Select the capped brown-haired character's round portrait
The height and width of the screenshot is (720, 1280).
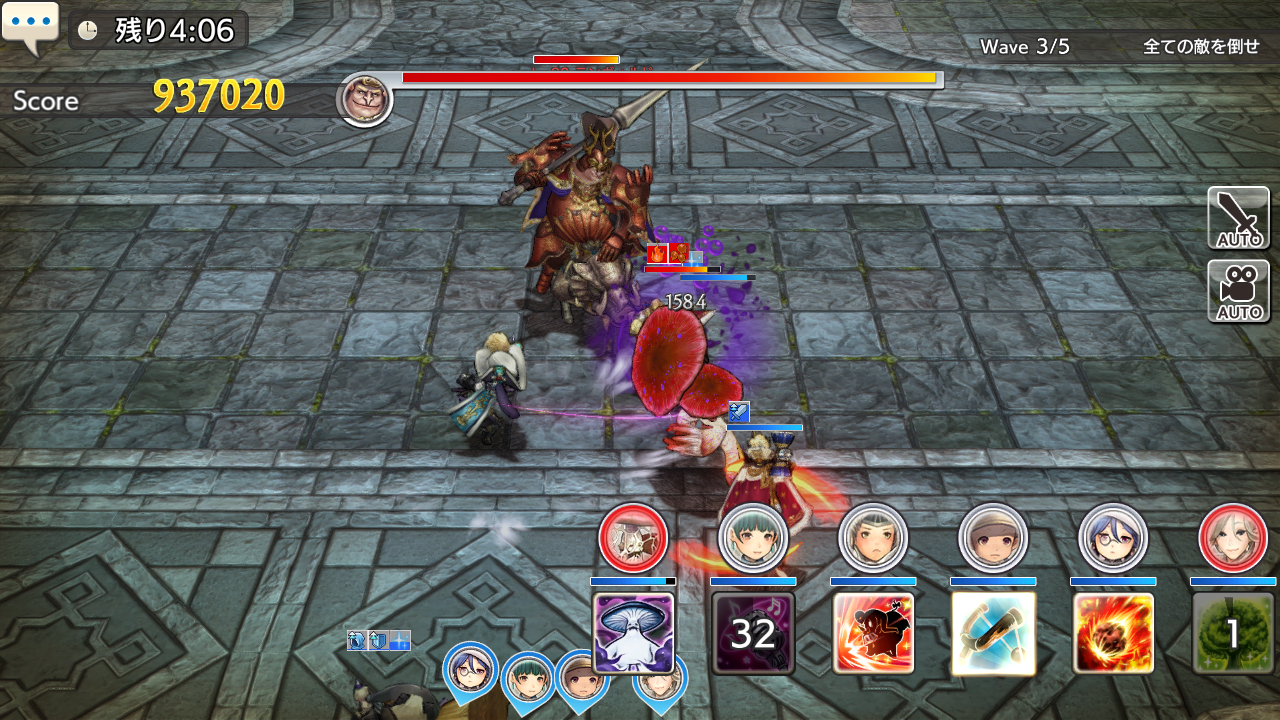point(993,538)
